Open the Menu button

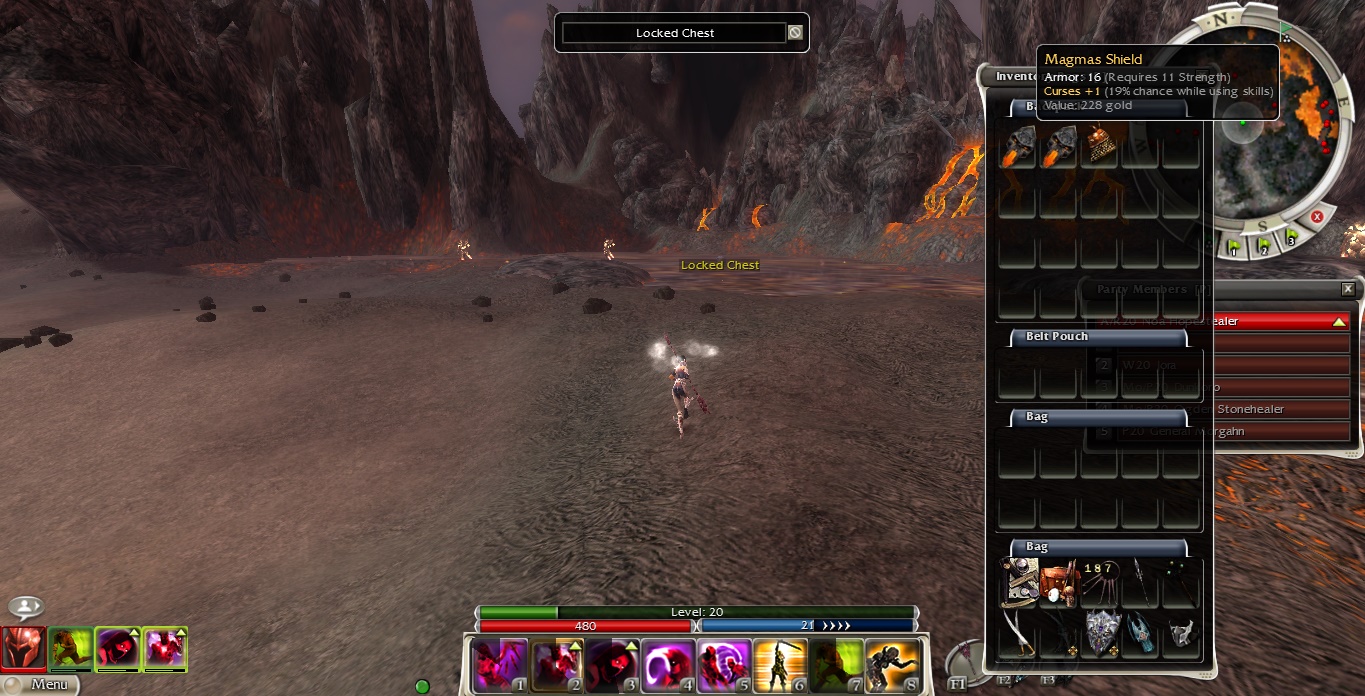(x=40, y=685)
